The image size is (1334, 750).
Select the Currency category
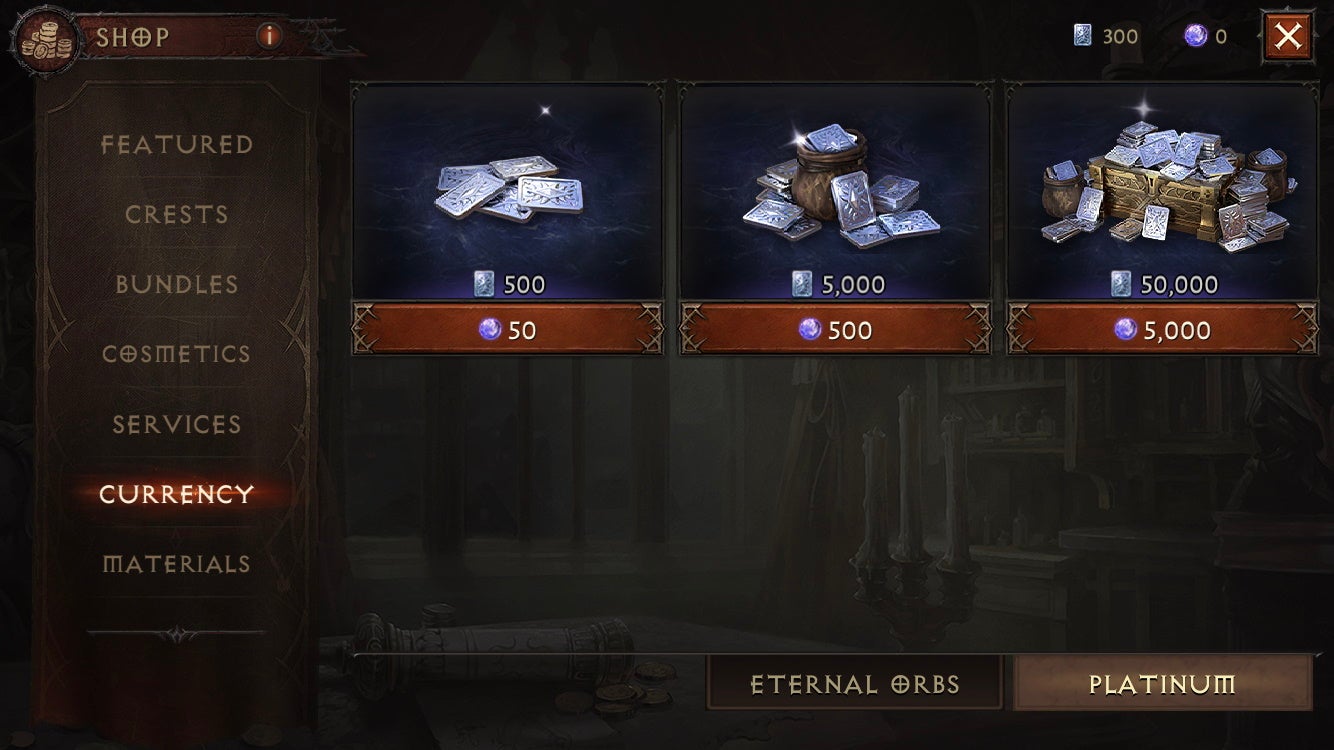coord(176,494)
